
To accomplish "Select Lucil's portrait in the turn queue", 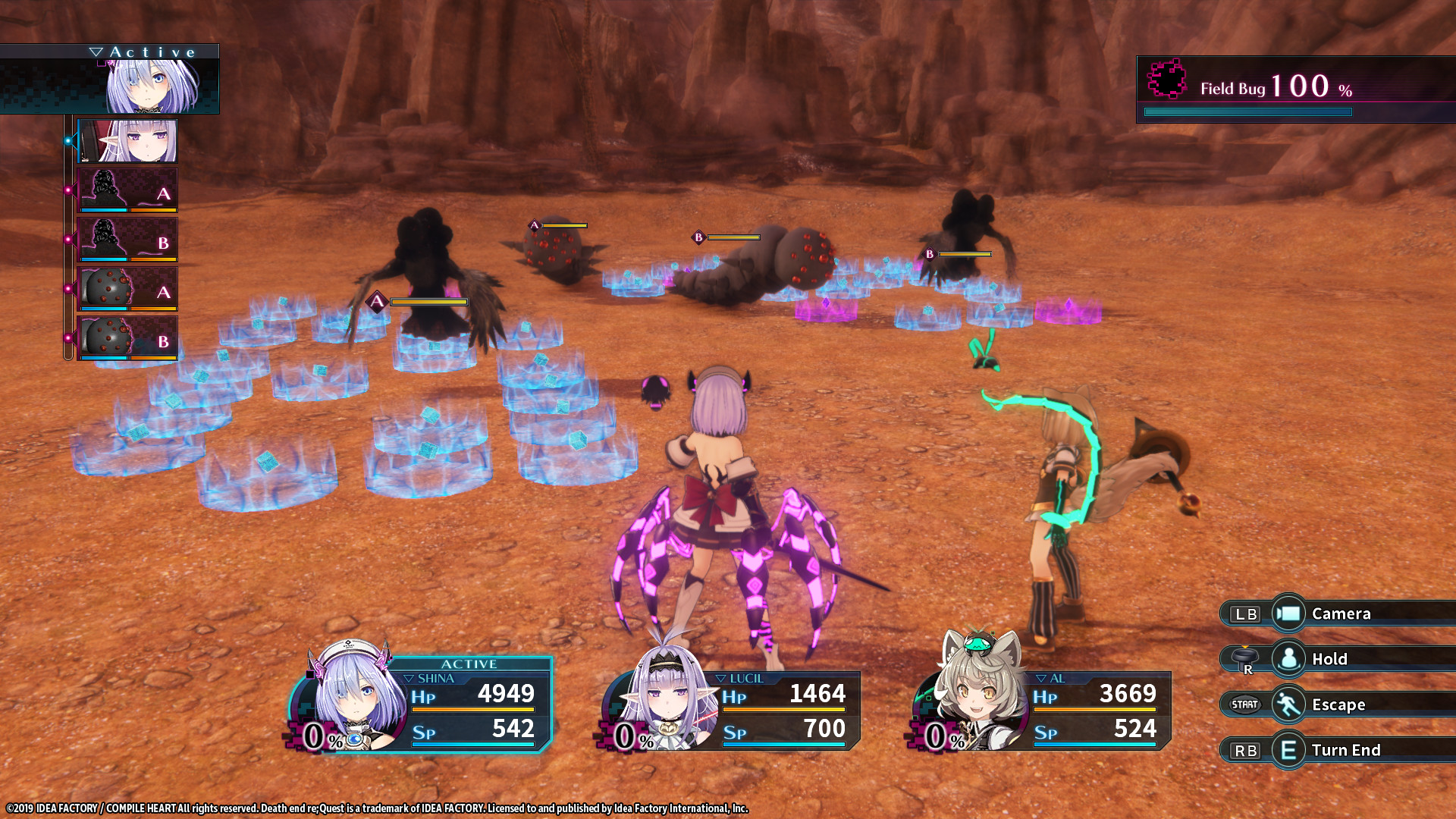I will pos(128,141).
